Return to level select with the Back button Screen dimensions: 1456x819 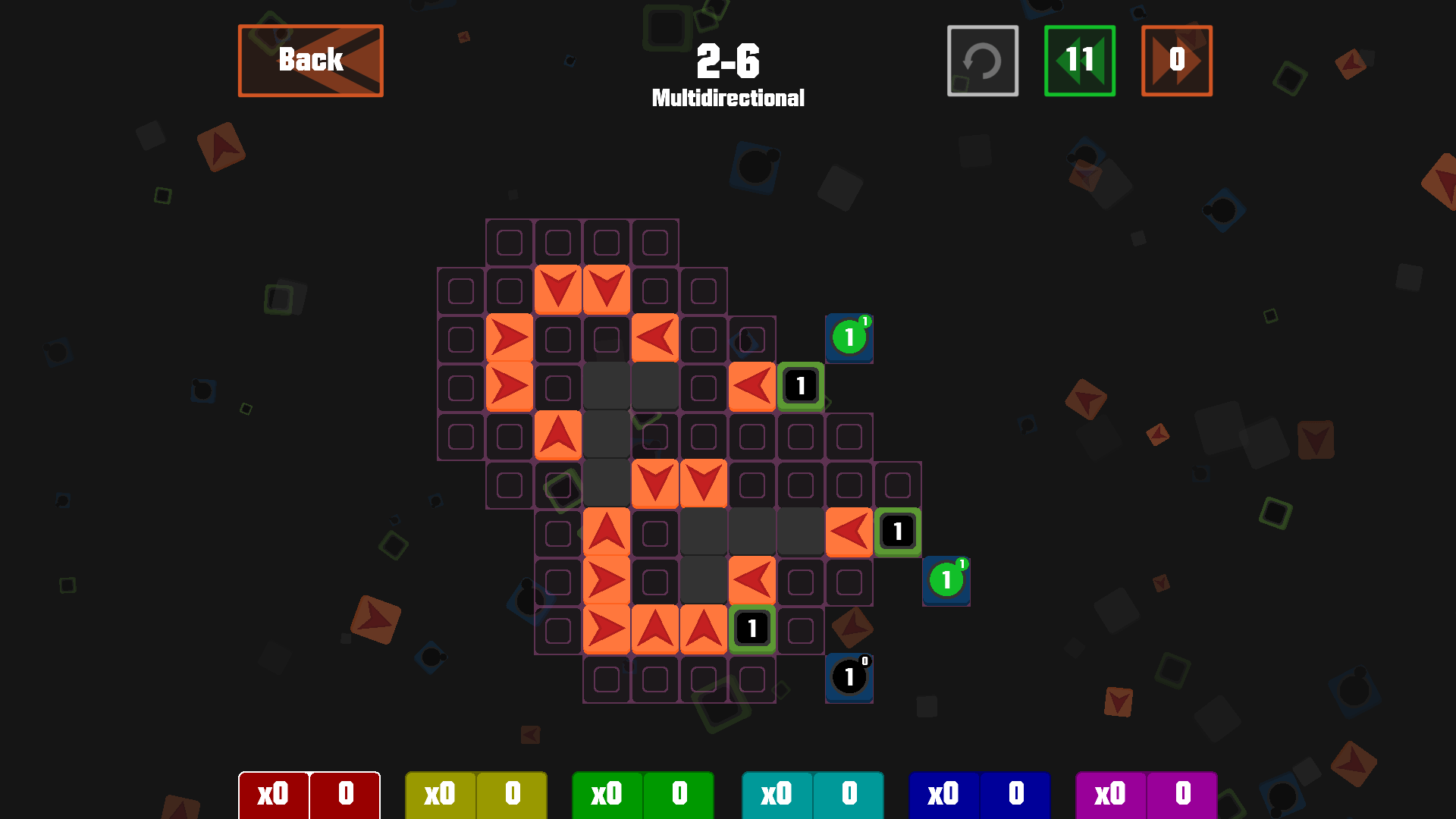310,60
